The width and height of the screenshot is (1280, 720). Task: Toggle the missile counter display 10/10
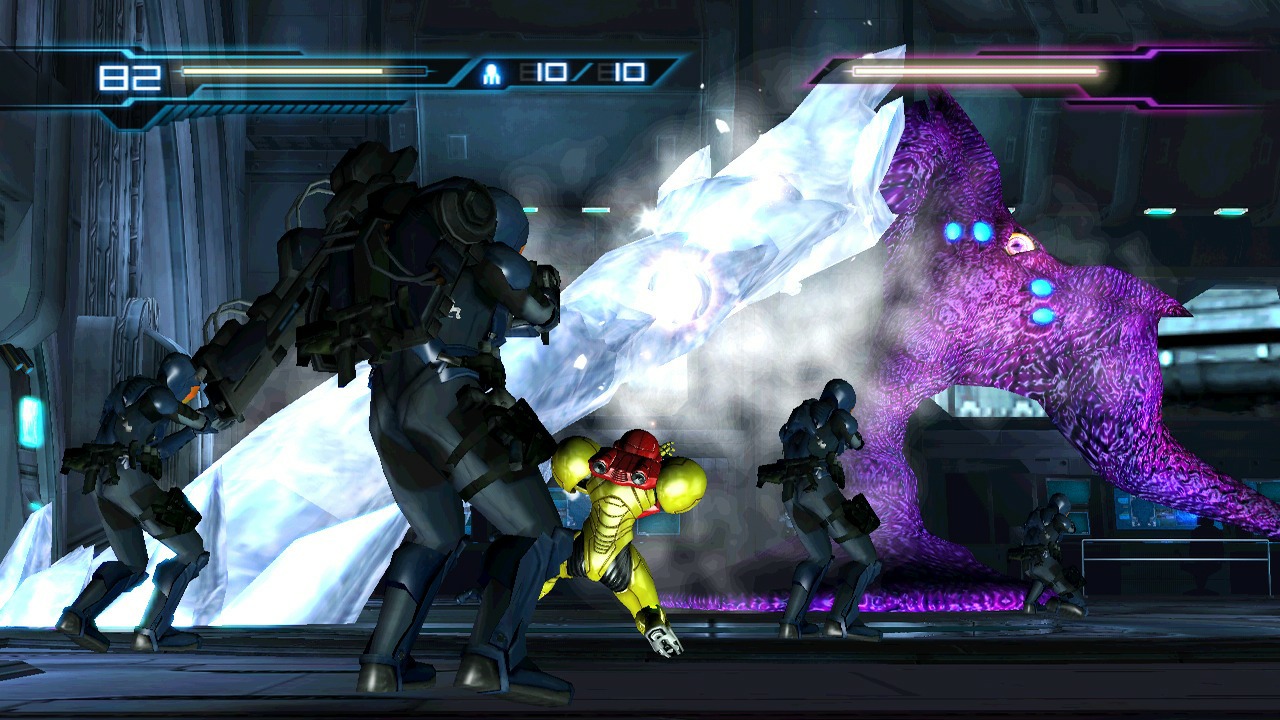point(580,70)
